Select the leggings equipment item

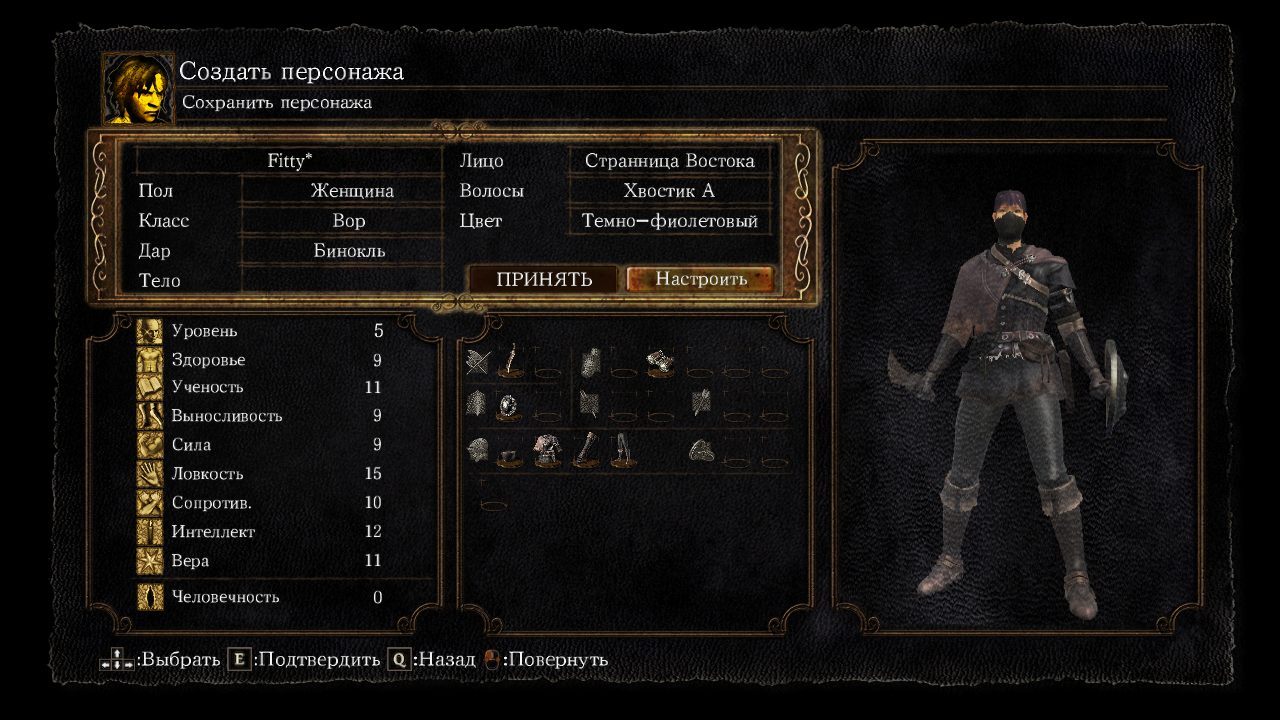pyautogui.click(x=624, y=448)
